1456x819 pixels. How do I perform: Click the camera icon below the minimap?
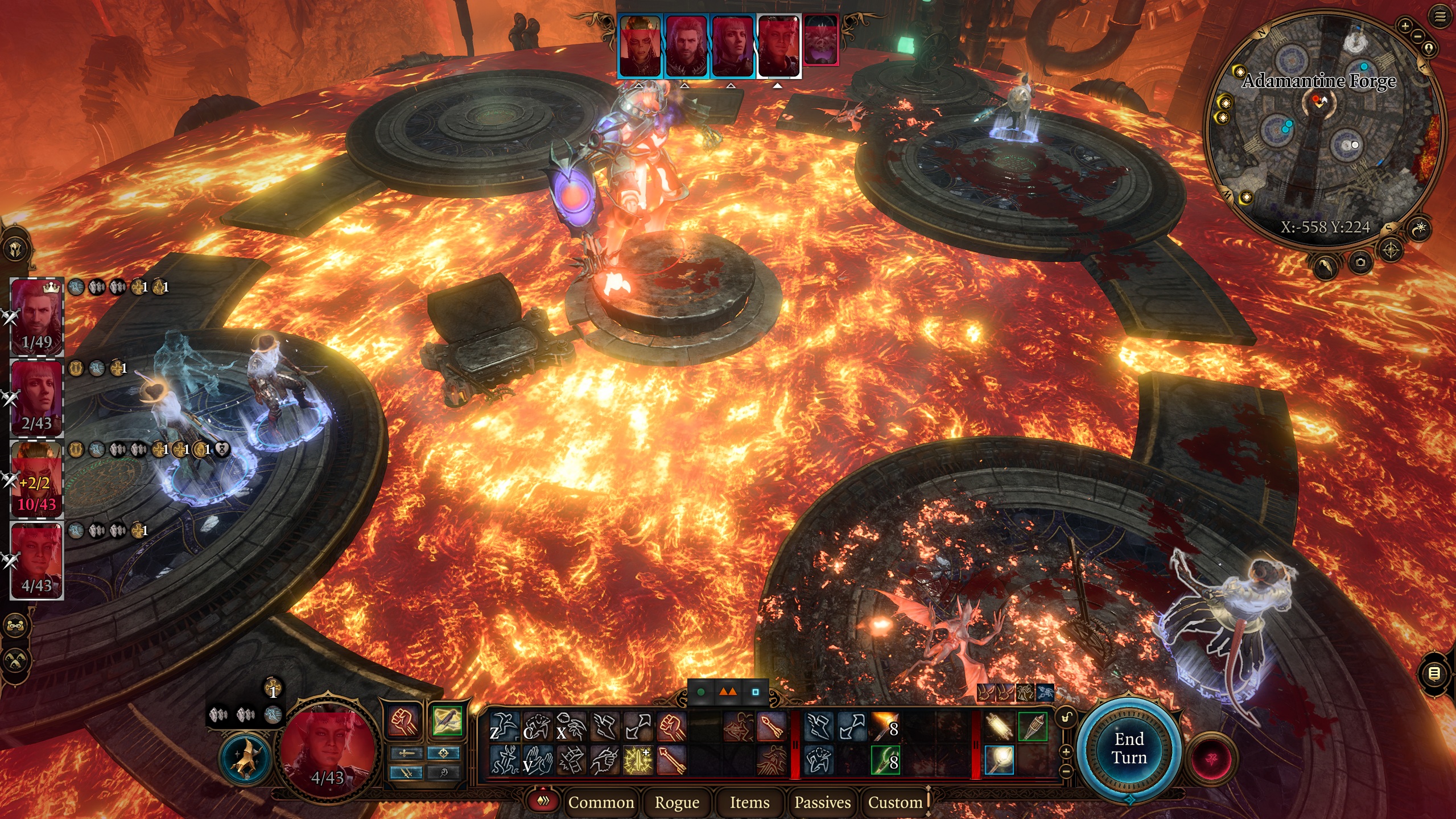tap(1360, 262)
